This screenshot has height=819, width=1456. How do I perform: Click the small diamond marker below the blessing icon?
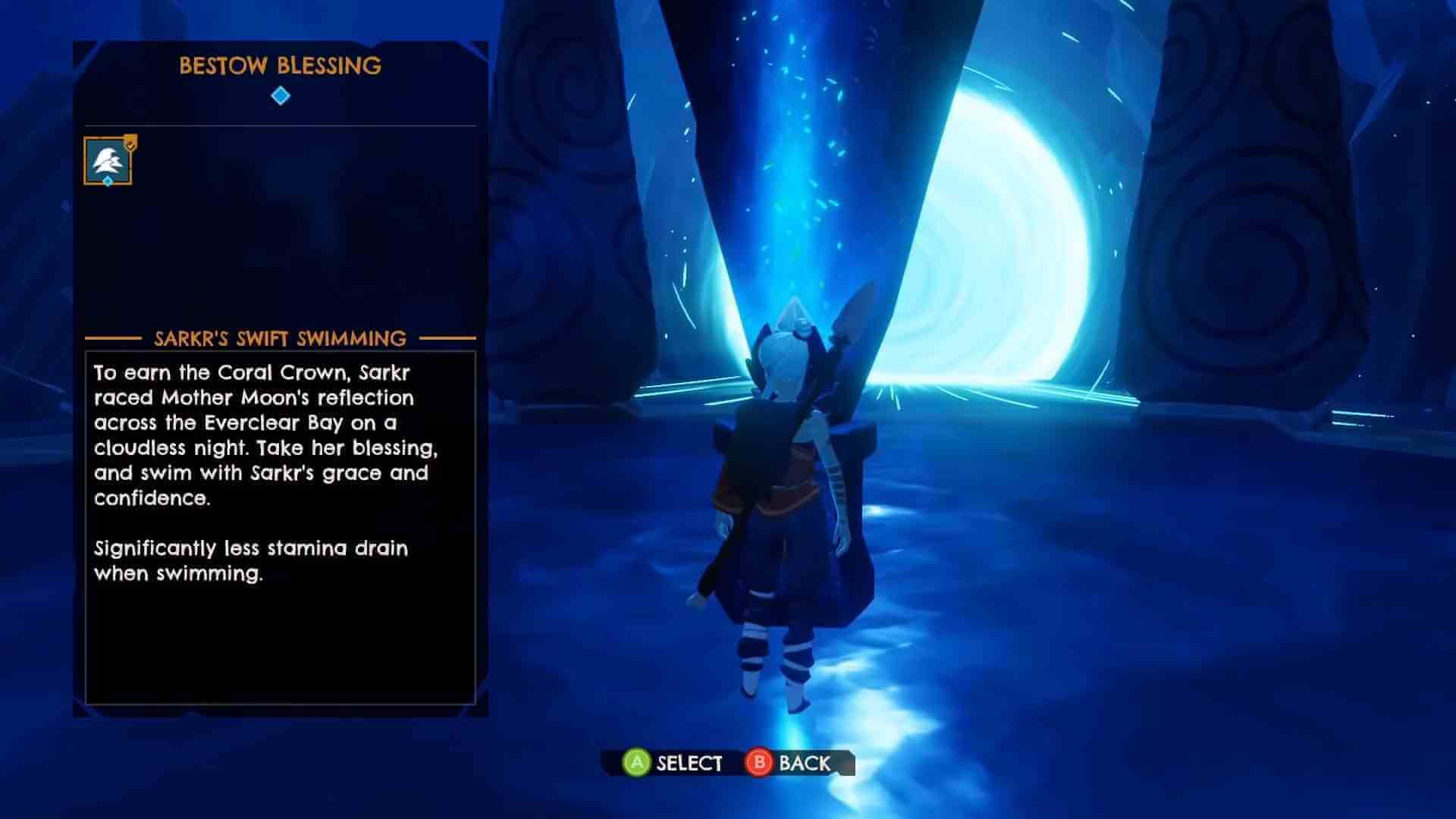point(108,181)
